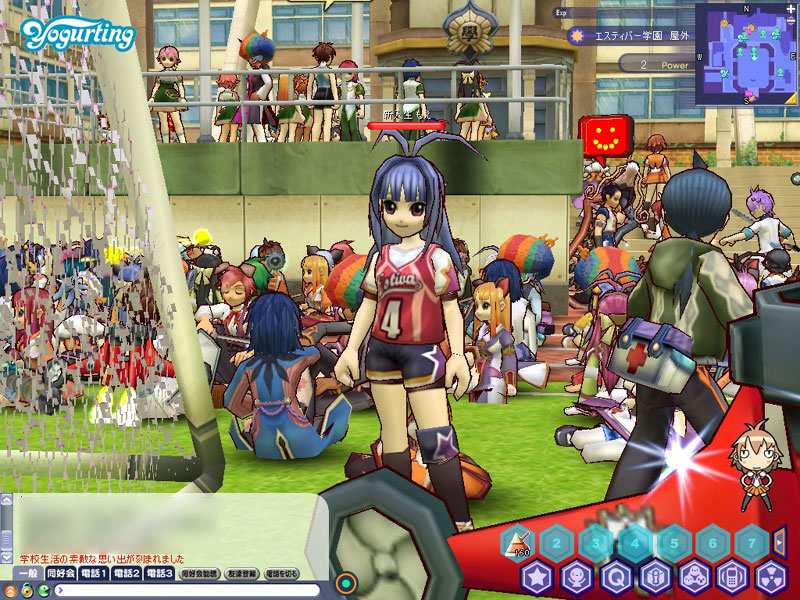This screenshot has width=800, height=600.
Task: Select the 電話1 chat tab
Action: 94,574
